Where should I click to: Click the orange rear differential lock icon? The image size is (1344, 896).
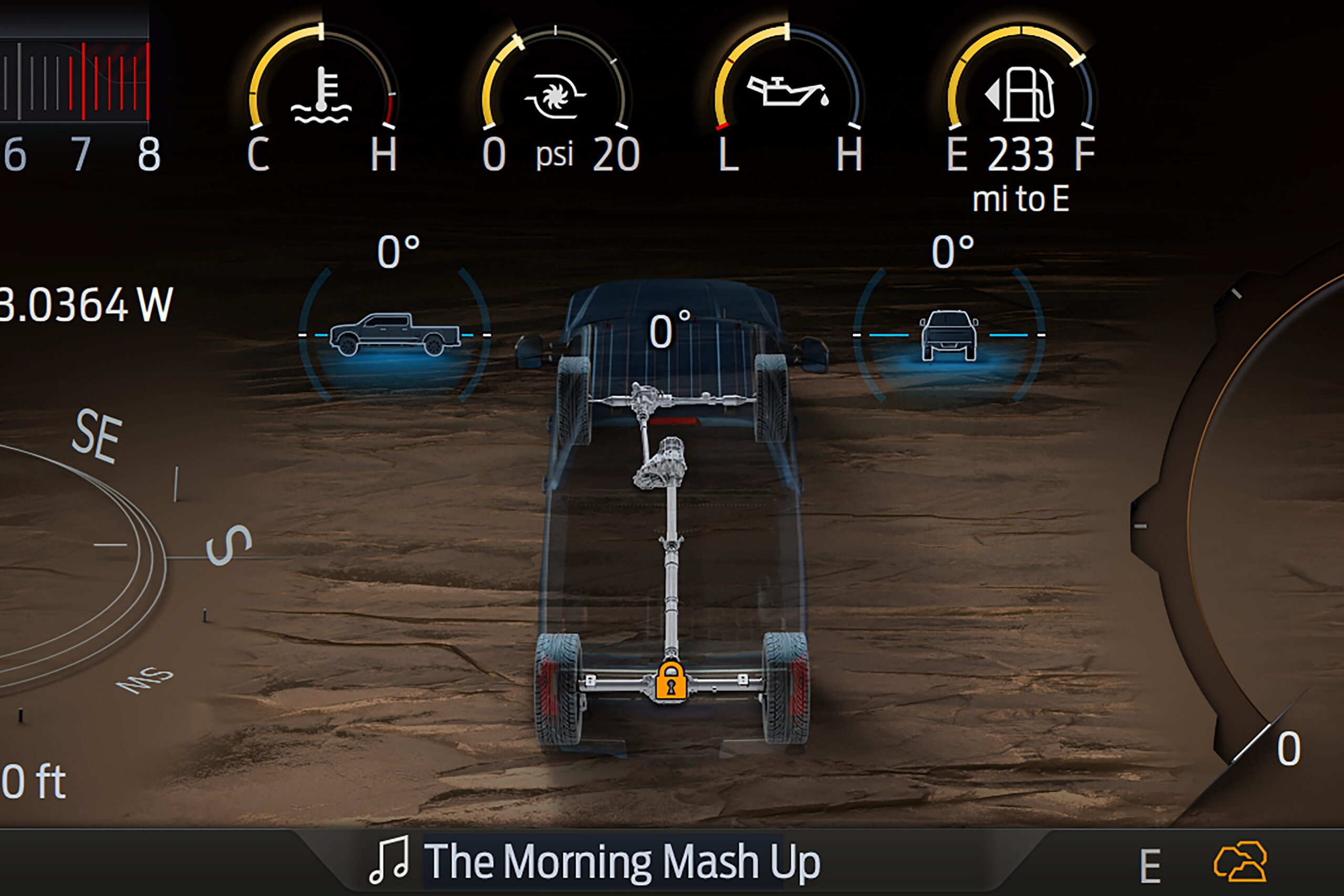671,680
